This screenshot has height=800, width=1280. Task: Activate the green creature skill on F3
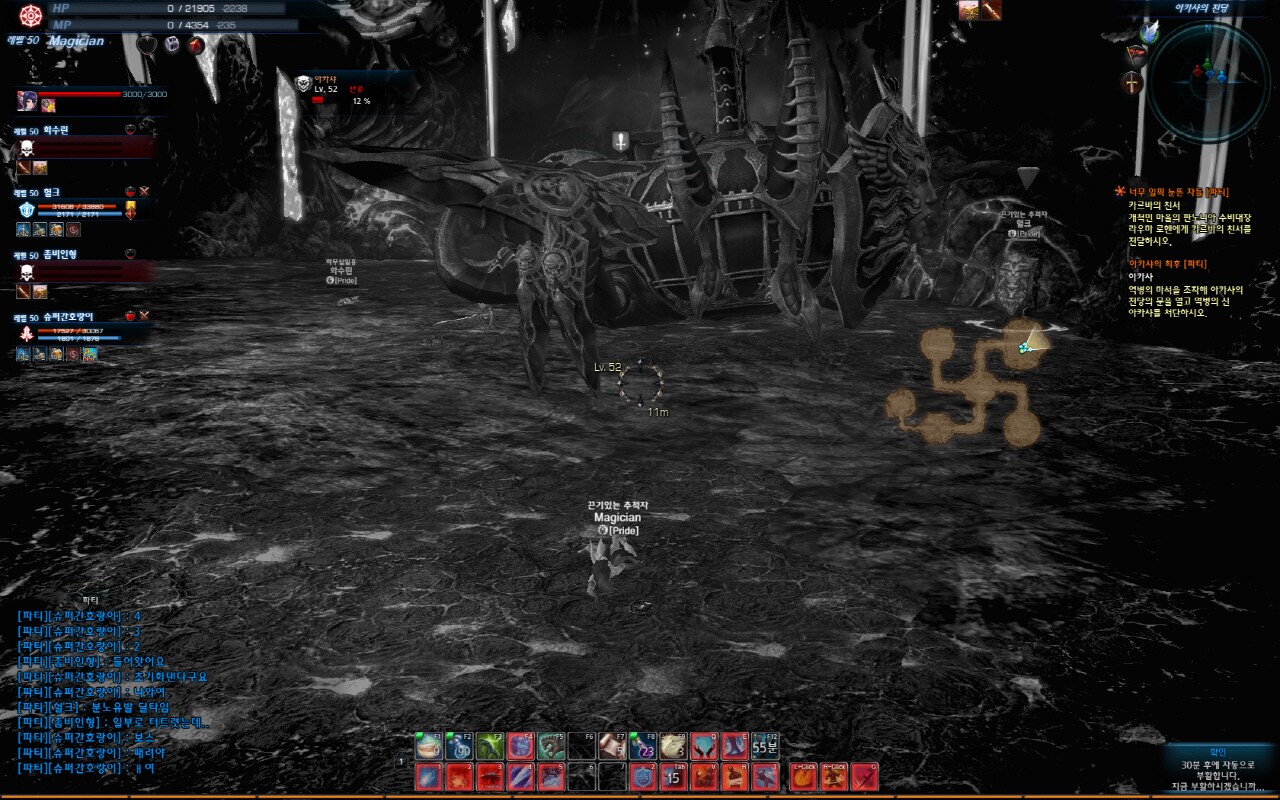pyautogui.click(x=490, y=746)
